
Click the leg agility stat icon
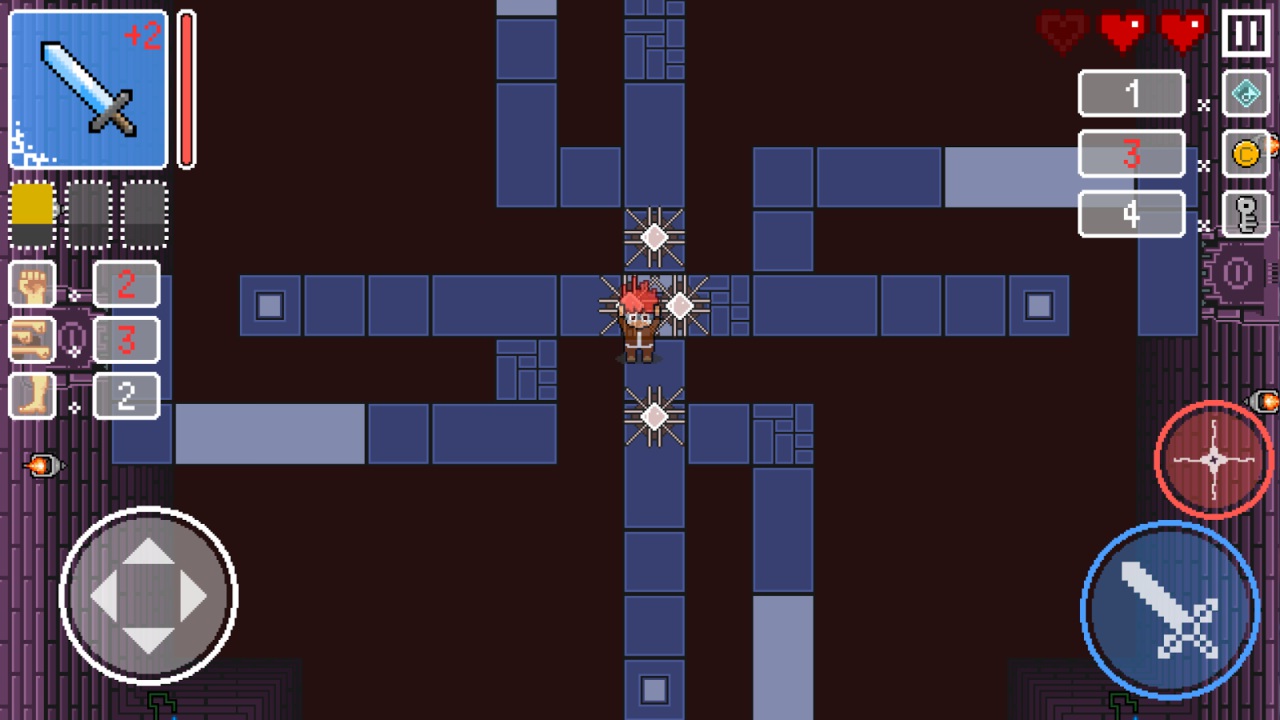click(x=33, y=396)
